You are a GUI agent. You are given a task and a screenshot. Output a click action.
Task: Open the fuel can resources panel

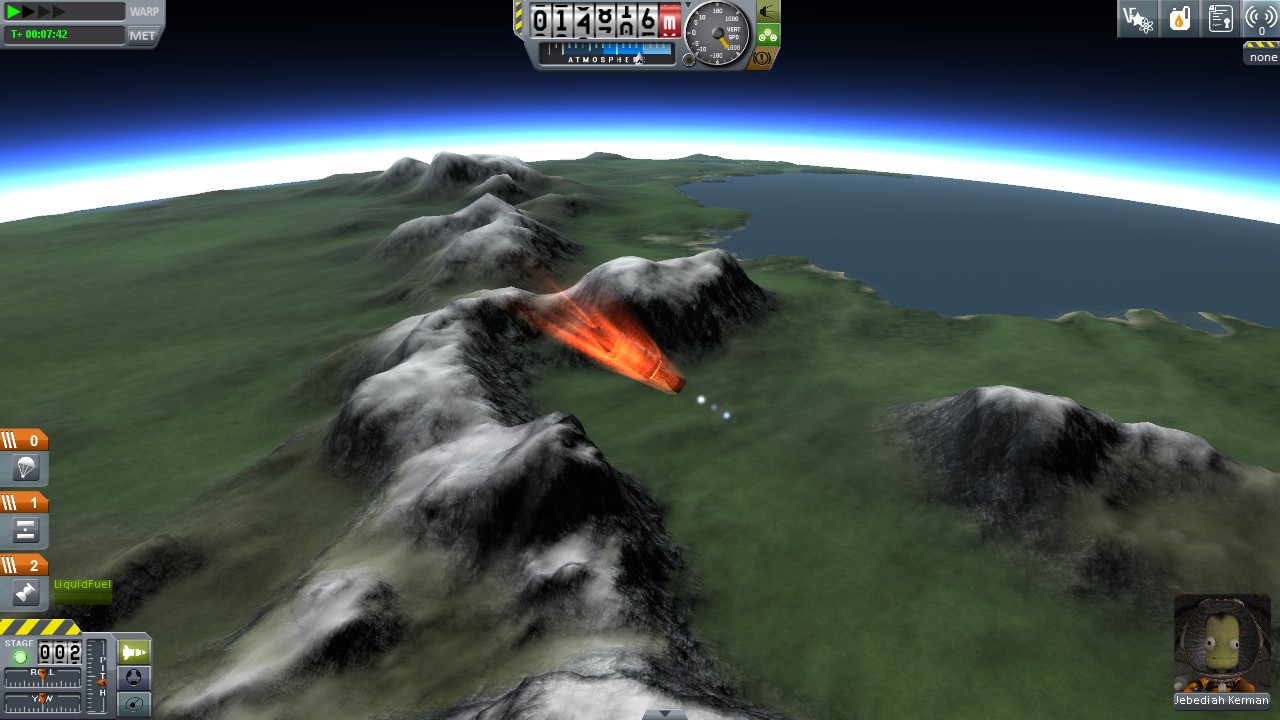[x=1180, y=18]
